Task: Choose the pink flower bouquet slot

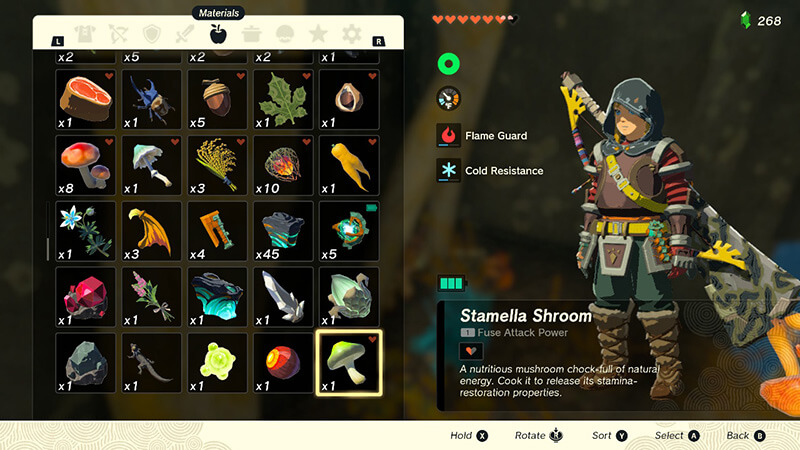Action: click(152, 296)
